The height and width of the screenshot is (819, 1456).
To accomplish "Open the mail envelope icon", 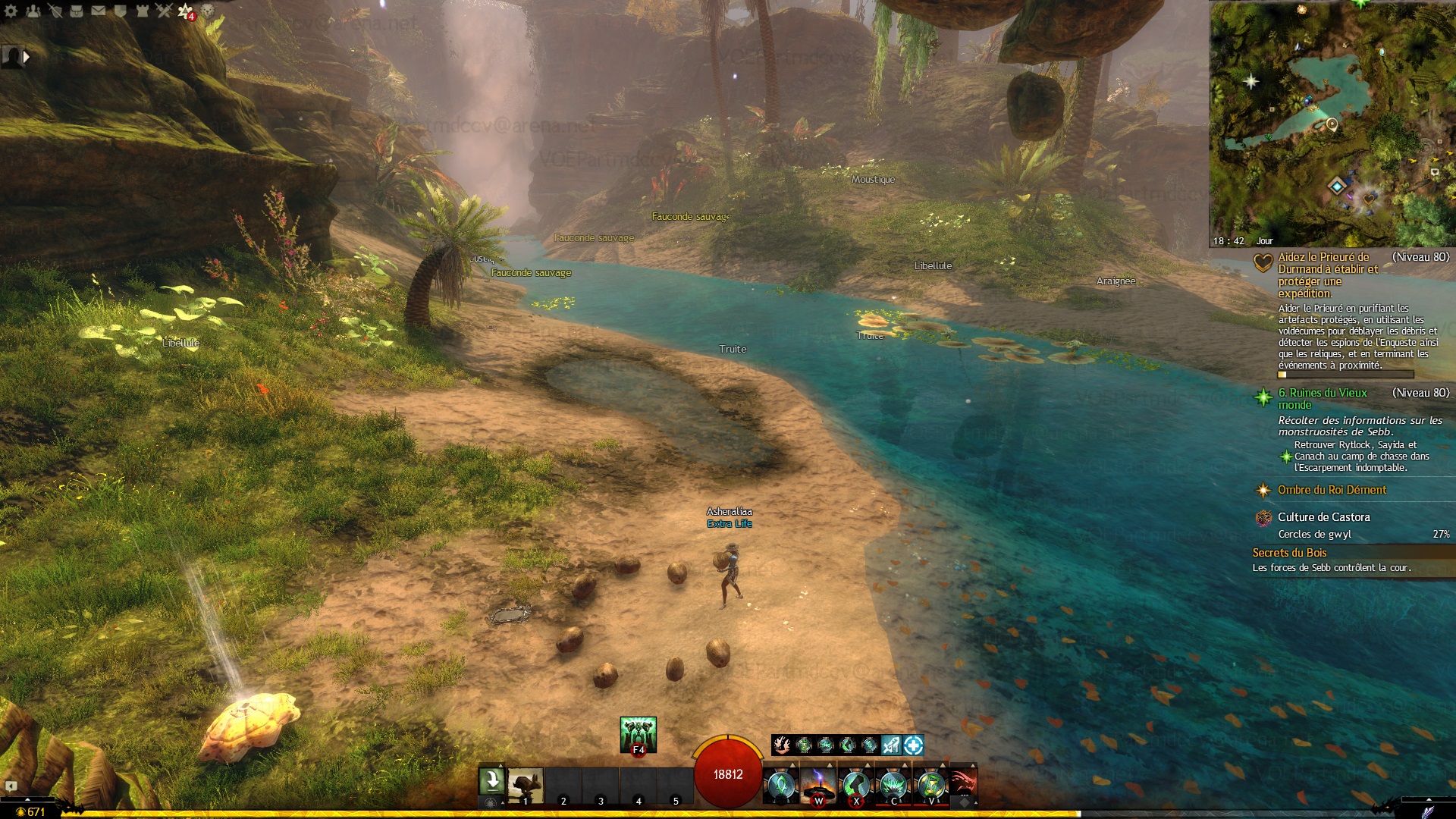I will pos(99,11).
